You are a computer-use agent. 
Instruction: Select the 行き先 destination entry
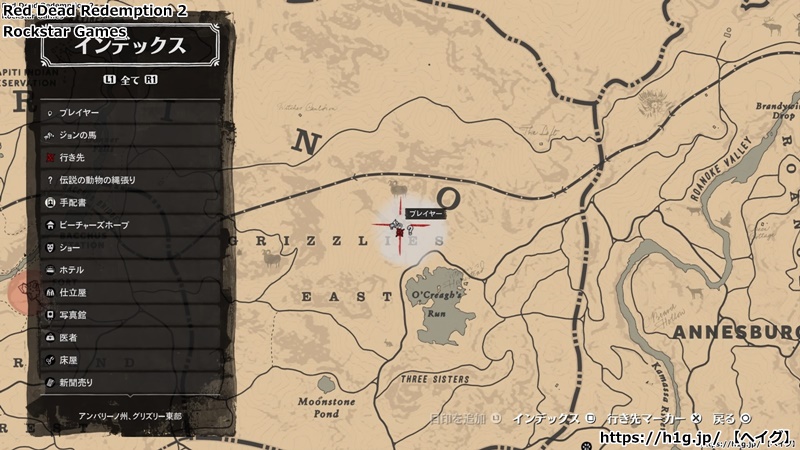pos(130,158)
